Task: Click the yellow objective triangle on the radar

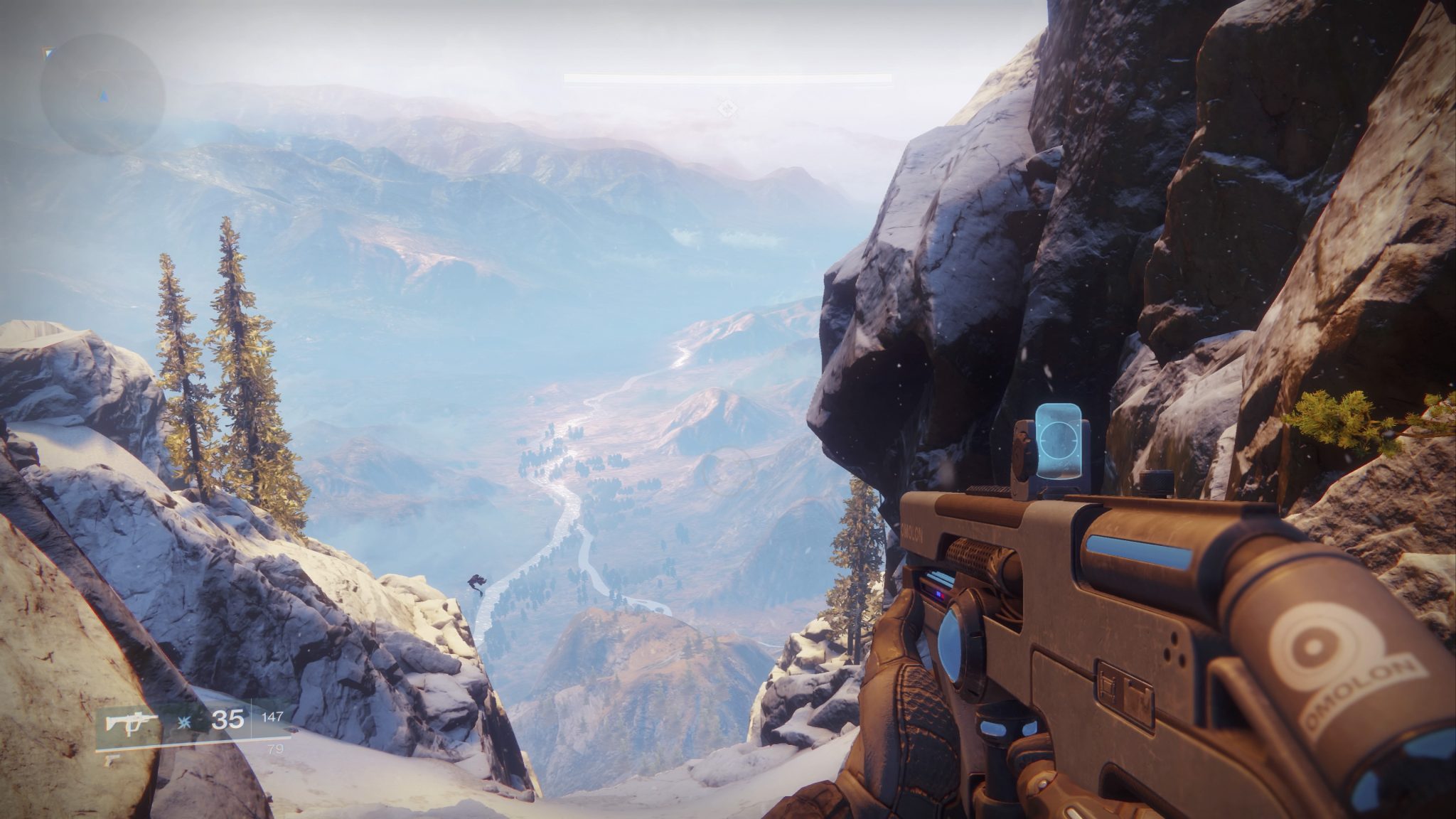Action: (48, 53)
